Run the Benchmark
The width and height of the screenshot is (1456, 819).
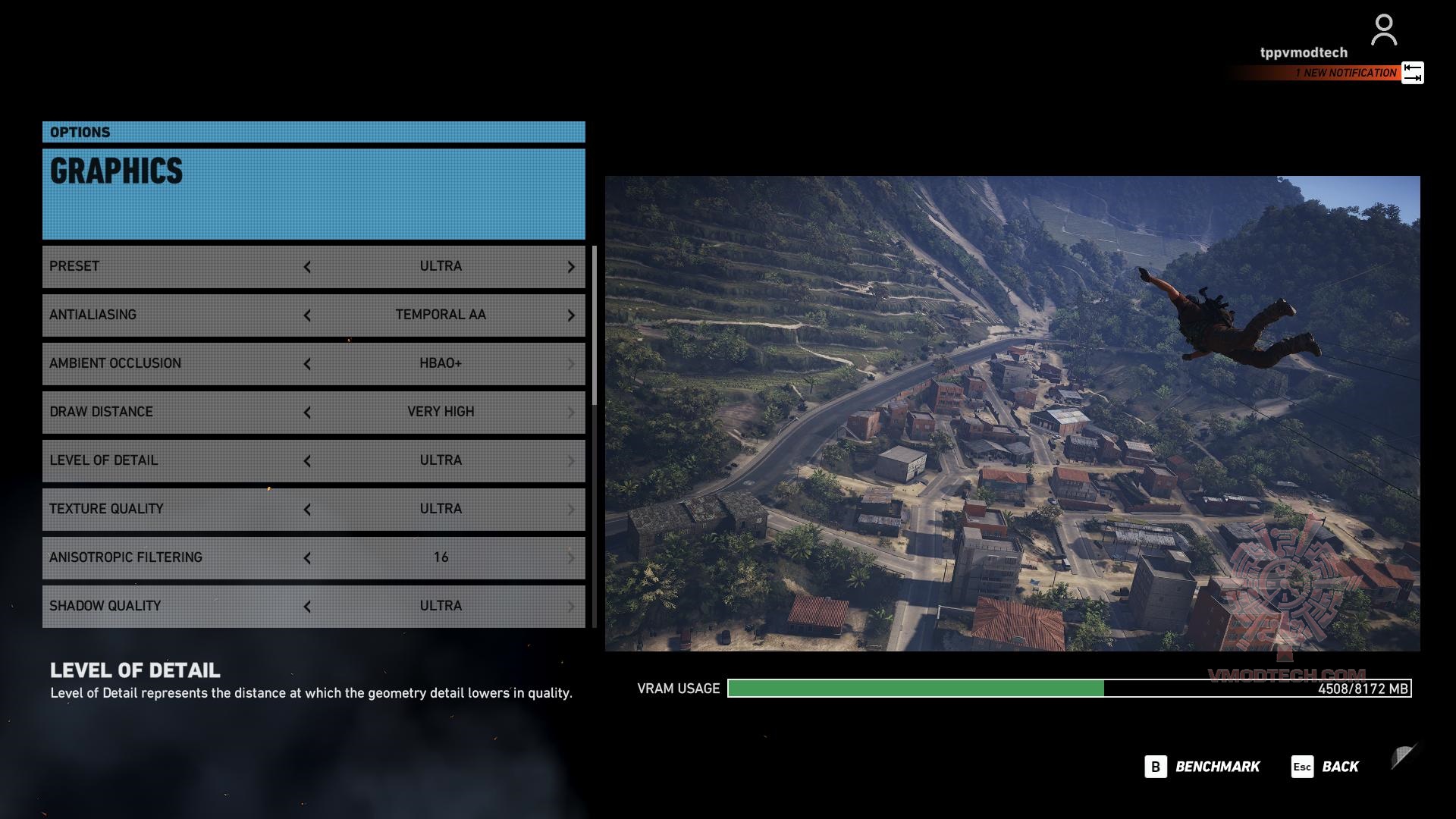click(x=1202, y=767)
